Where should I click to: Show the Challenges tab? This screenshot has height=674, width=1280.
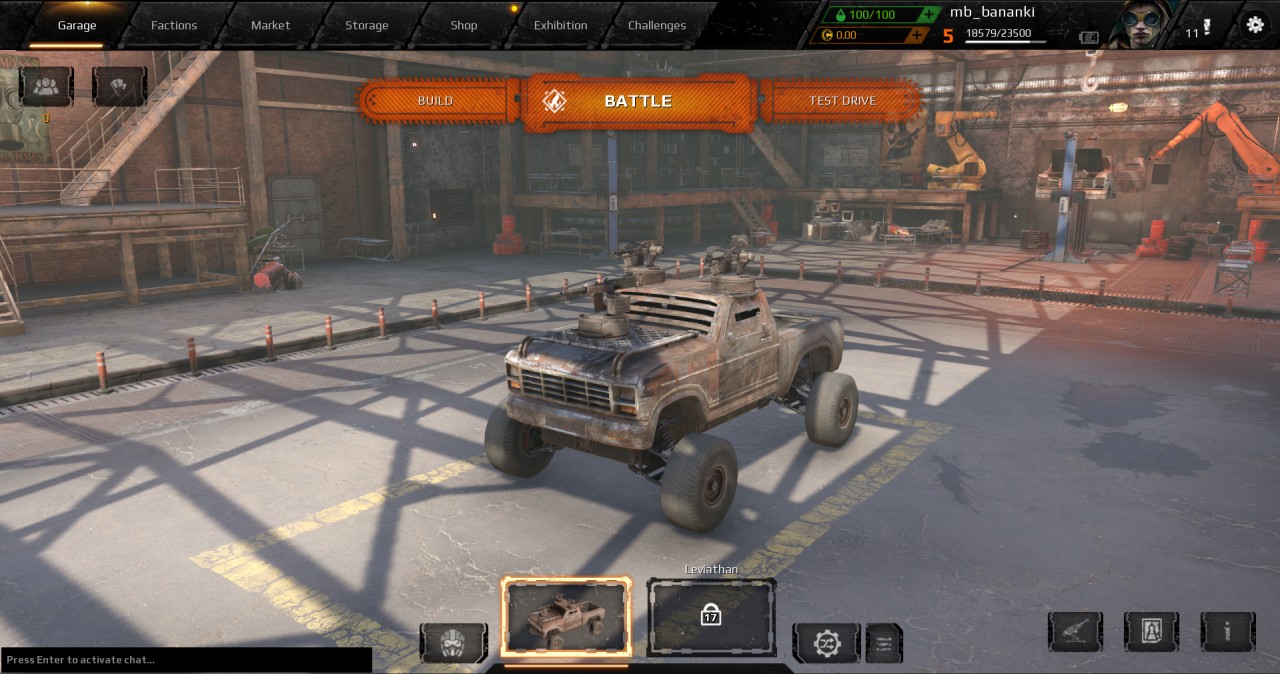(657, 25)
